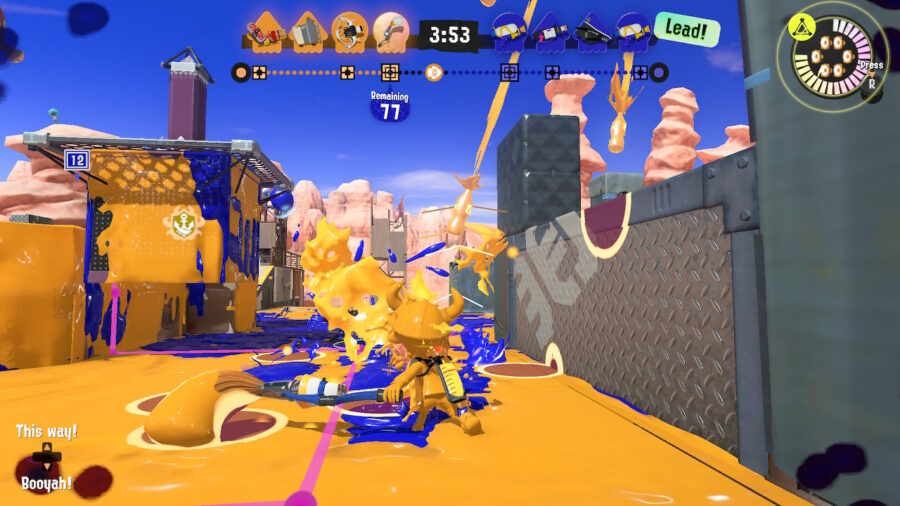Viewport: 900px width, 506px height.
Task: Send the This way! signal
Action: pos(46,432)
